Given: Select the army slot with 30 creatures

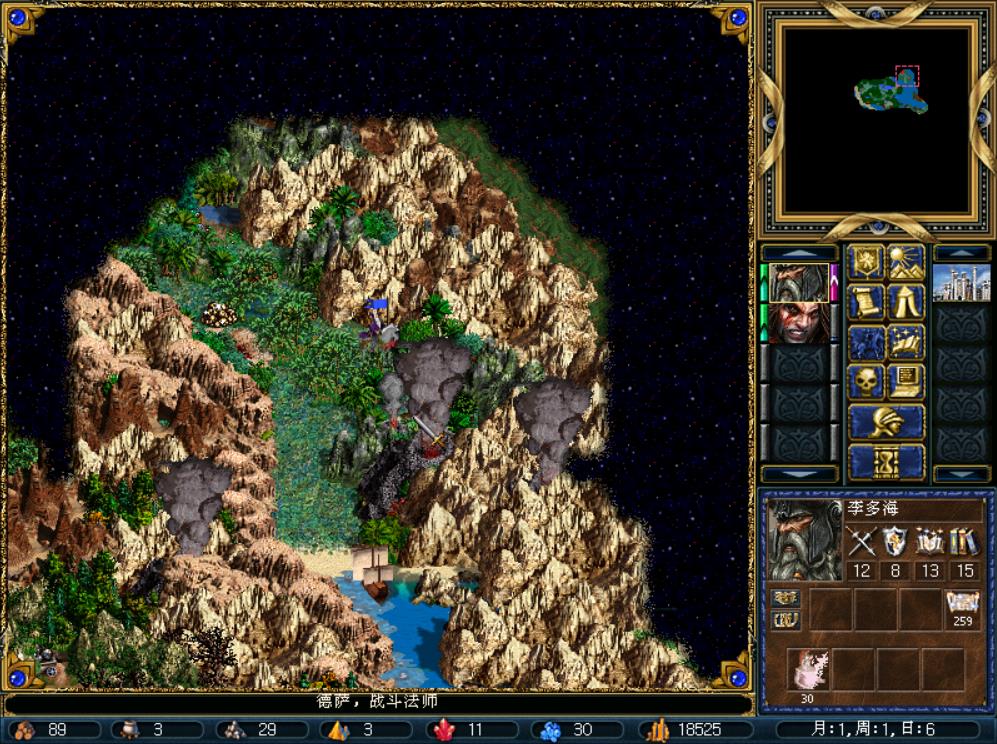Looking at the screenshot, I should point(808,671).
